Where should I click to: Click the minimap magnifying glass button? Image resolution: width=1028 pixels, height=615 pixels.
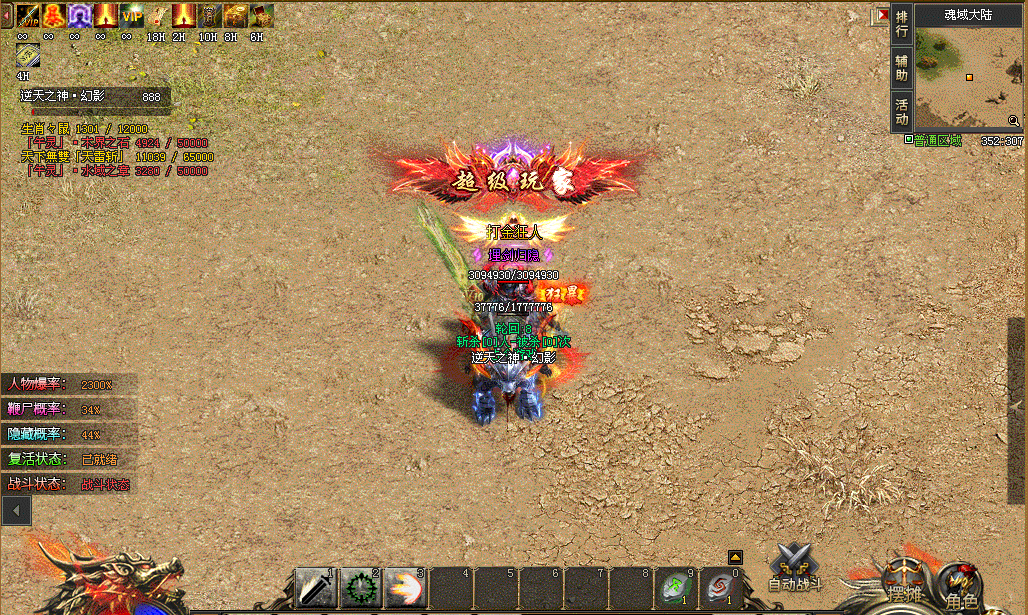[x=1013, y=121]
